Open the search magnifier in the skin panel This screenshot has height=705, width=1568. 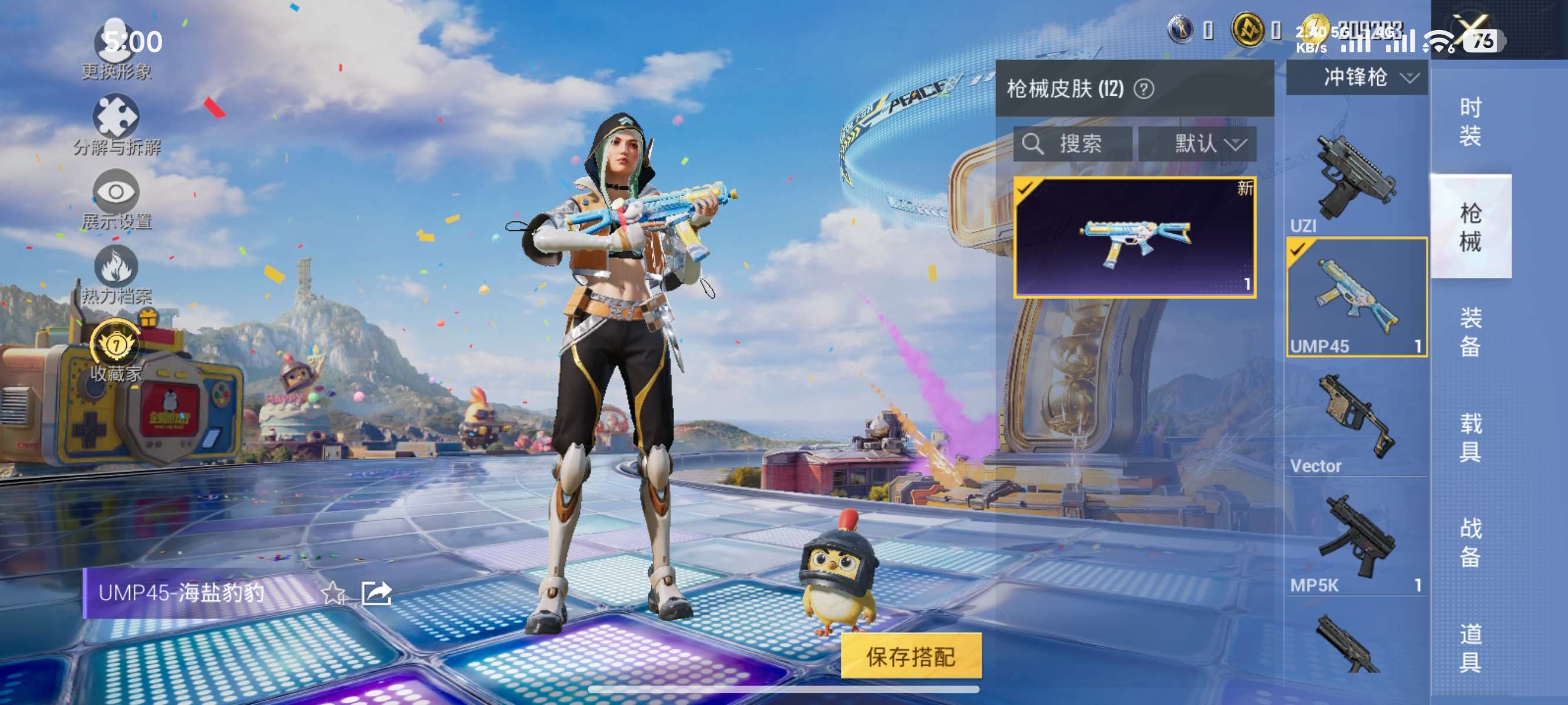[x=1035, y=145]
